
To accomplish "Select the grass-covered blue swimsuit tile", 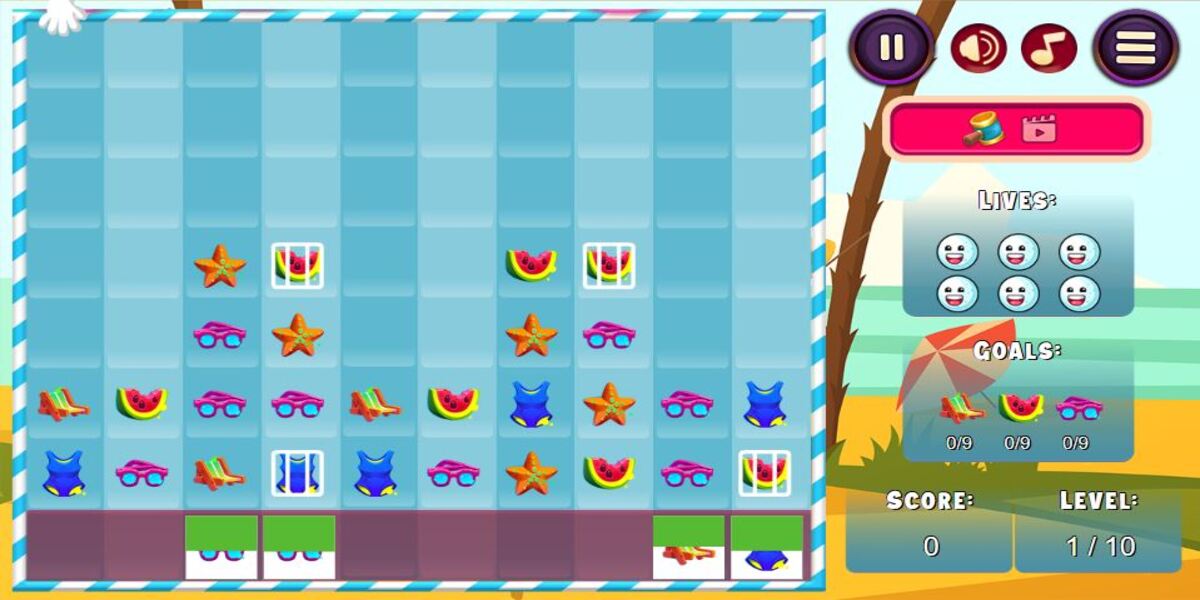I will click(766, 546).
